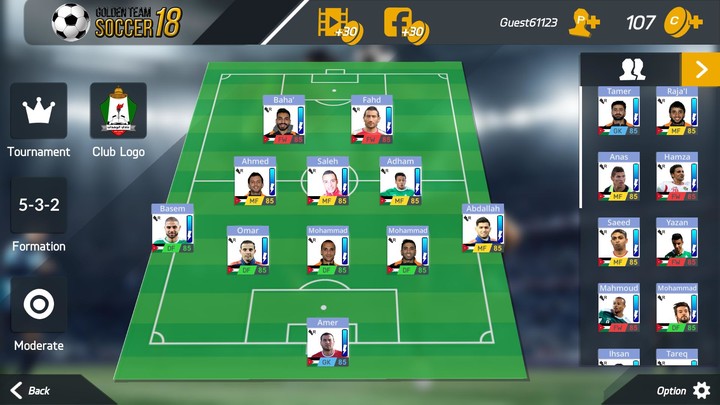Select the squad players tab icon
This screenshot has height=405, width=720.
click(631, 69)
